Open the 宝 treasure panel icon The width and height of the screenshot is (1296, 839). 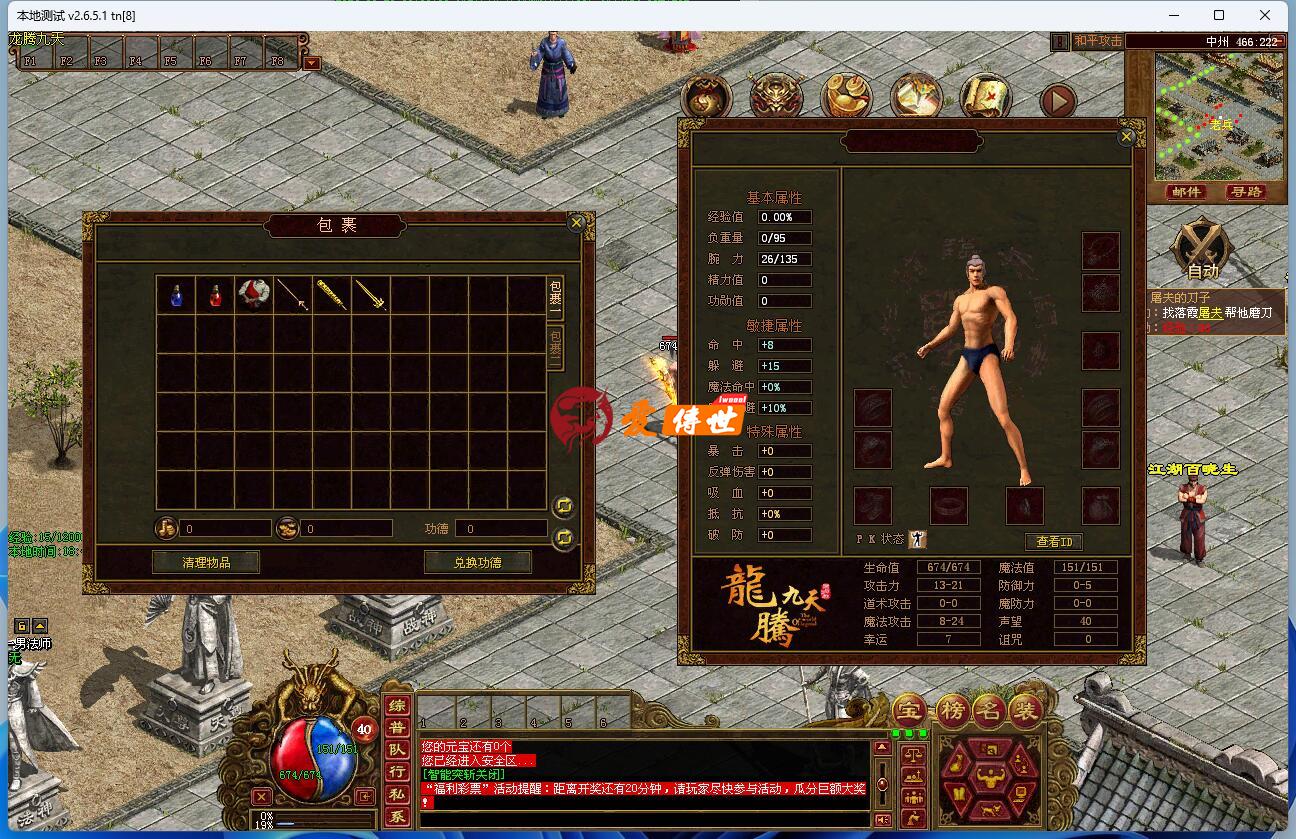point(910,709)
